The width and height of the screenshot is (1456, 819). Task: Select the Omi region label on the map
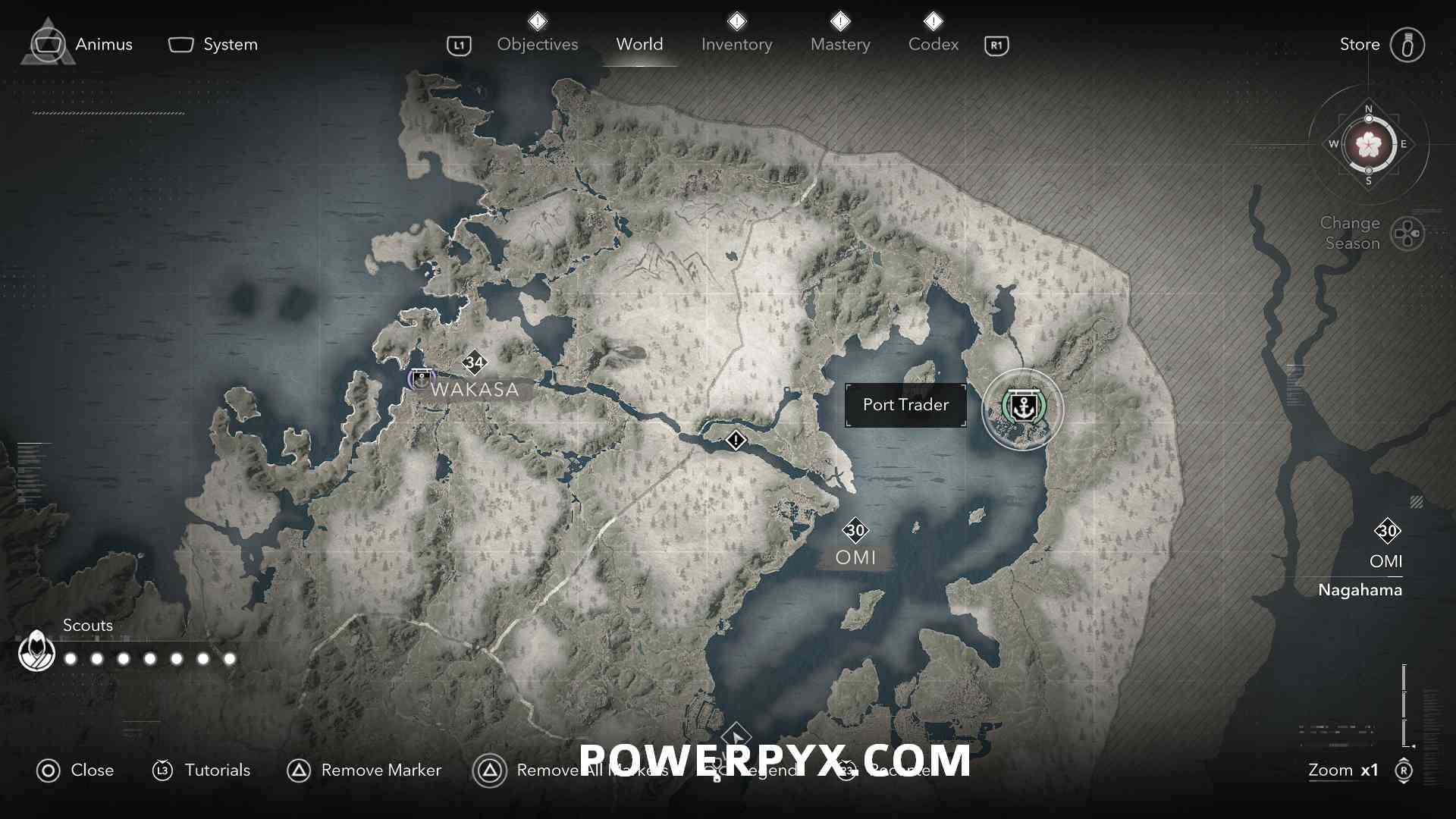pyautogui.click(x=855, y=557)
